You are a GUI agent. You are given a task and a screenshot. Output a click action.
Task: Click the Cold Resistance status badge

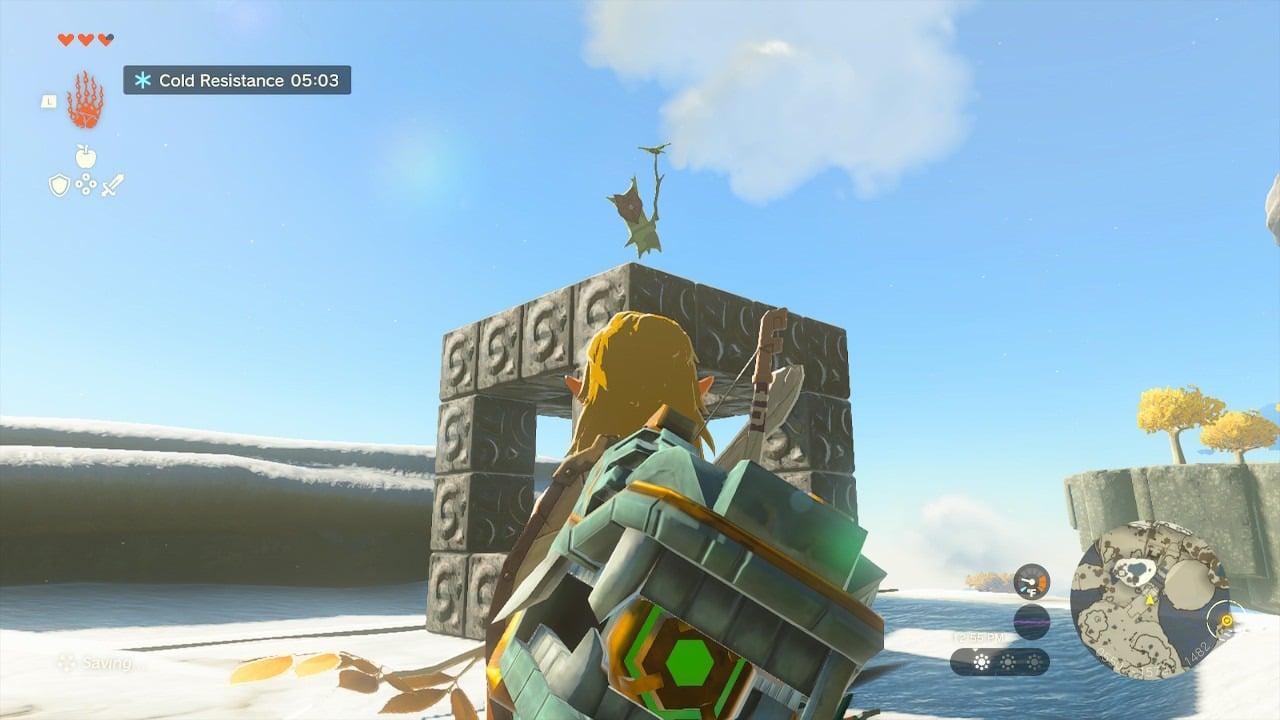tap(237, 80)
